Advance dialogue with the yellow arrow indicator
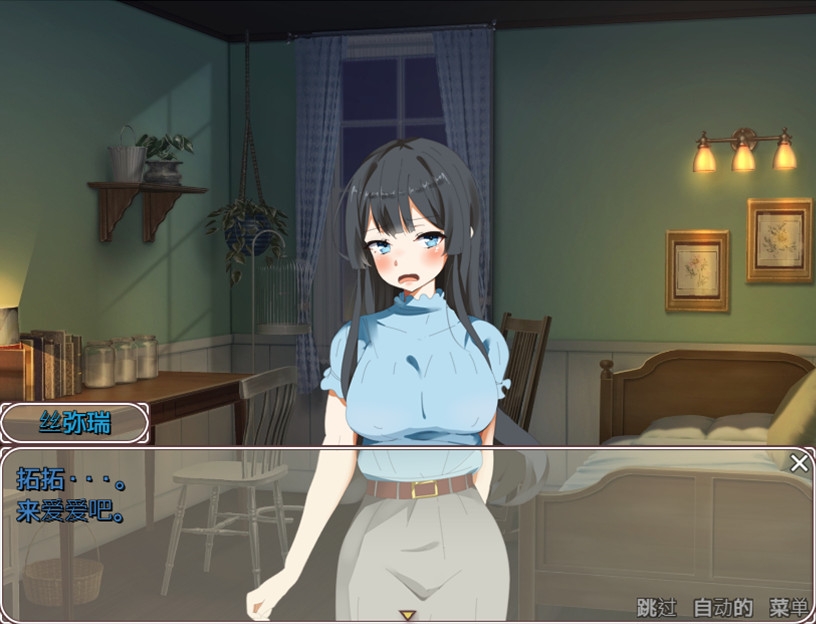 click(x=407, y=614)
